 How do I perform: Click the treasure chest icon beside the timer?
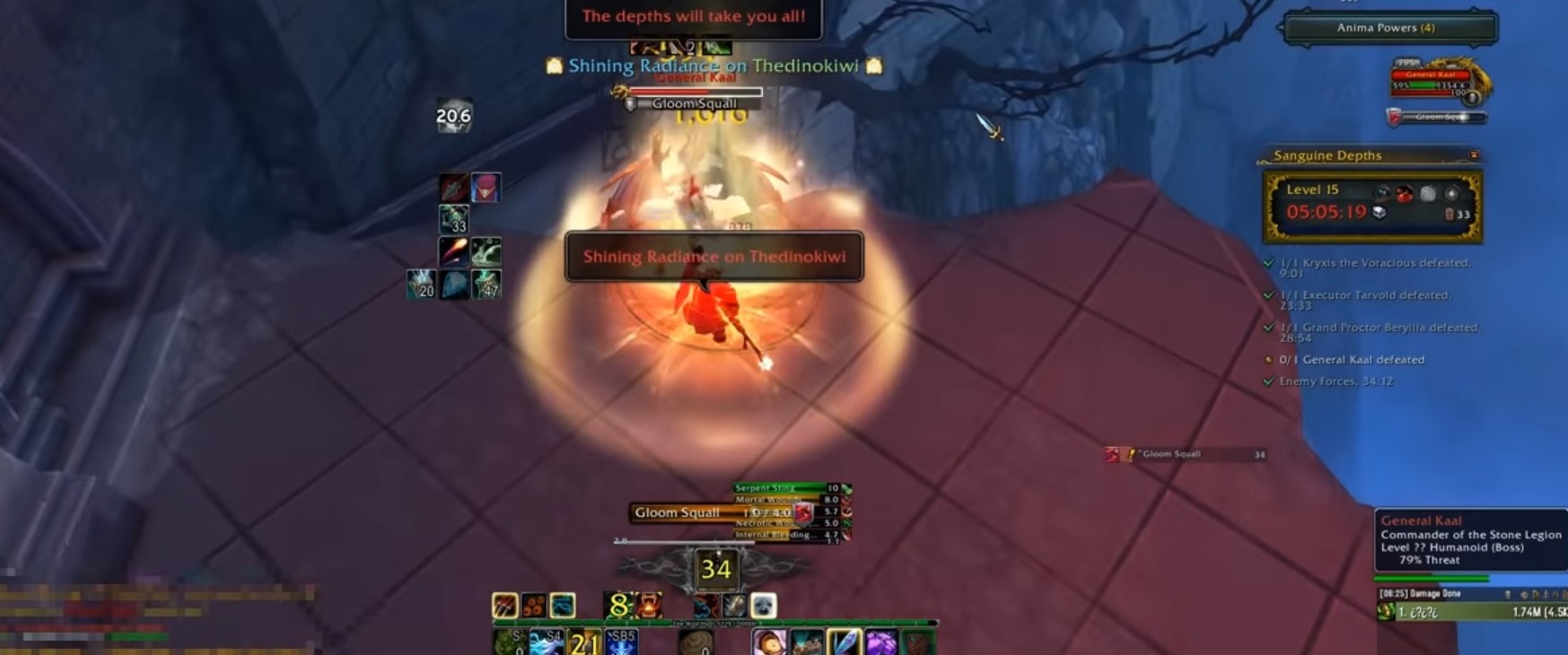coord(1379,212)
